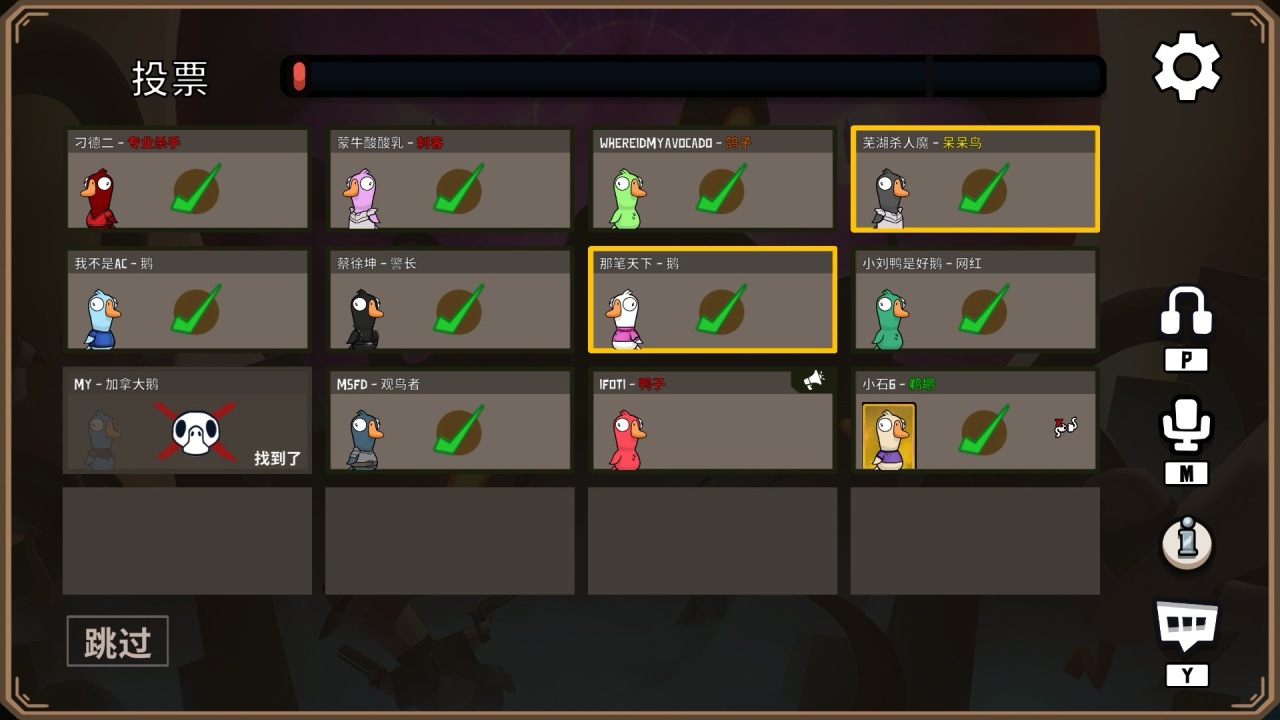Open the chat speech bubble
This screenshot has height=720, width=1280.
(1187, 626)
